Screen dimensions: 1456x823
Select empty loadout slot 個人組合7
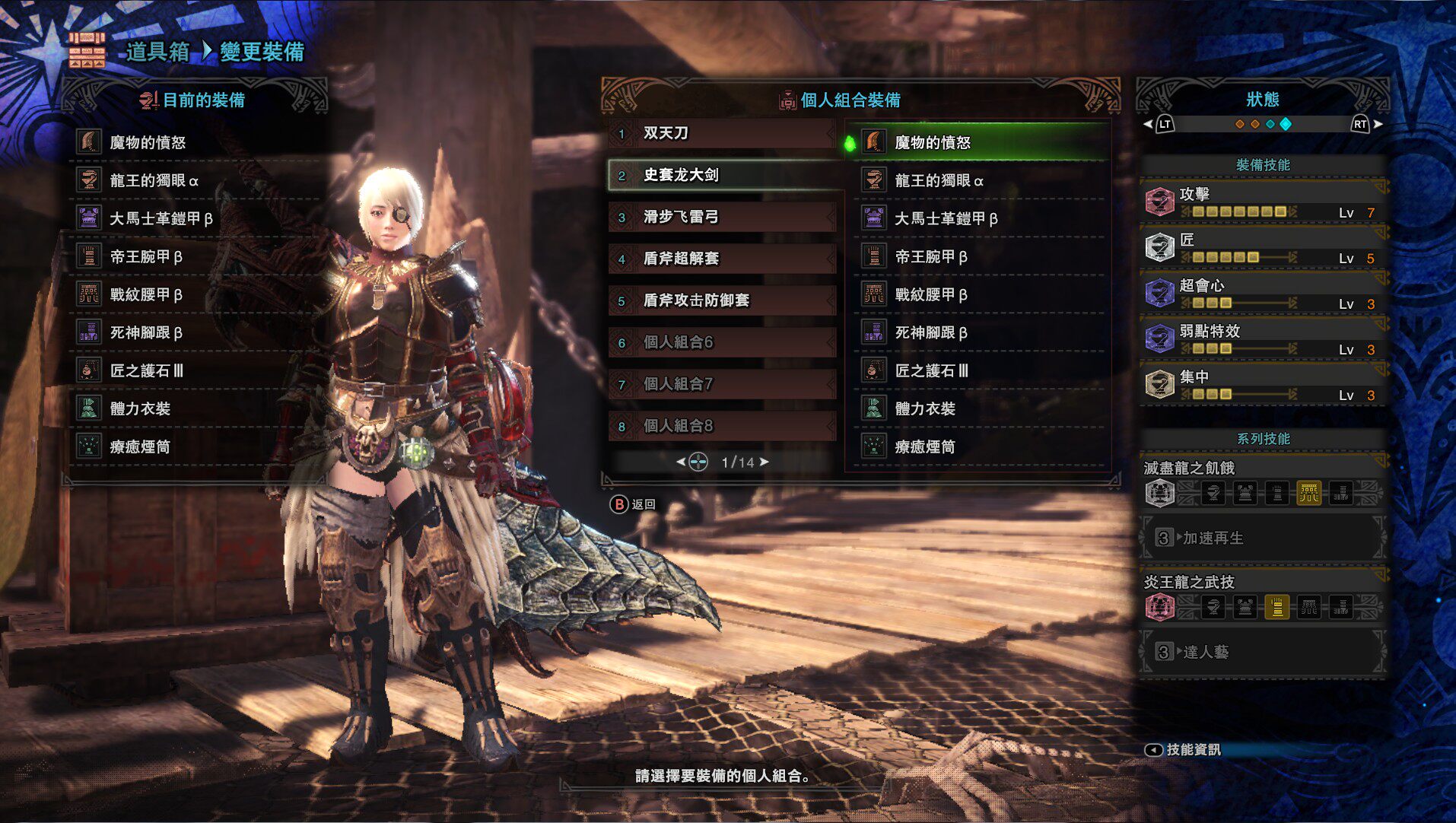pos(721,384)
